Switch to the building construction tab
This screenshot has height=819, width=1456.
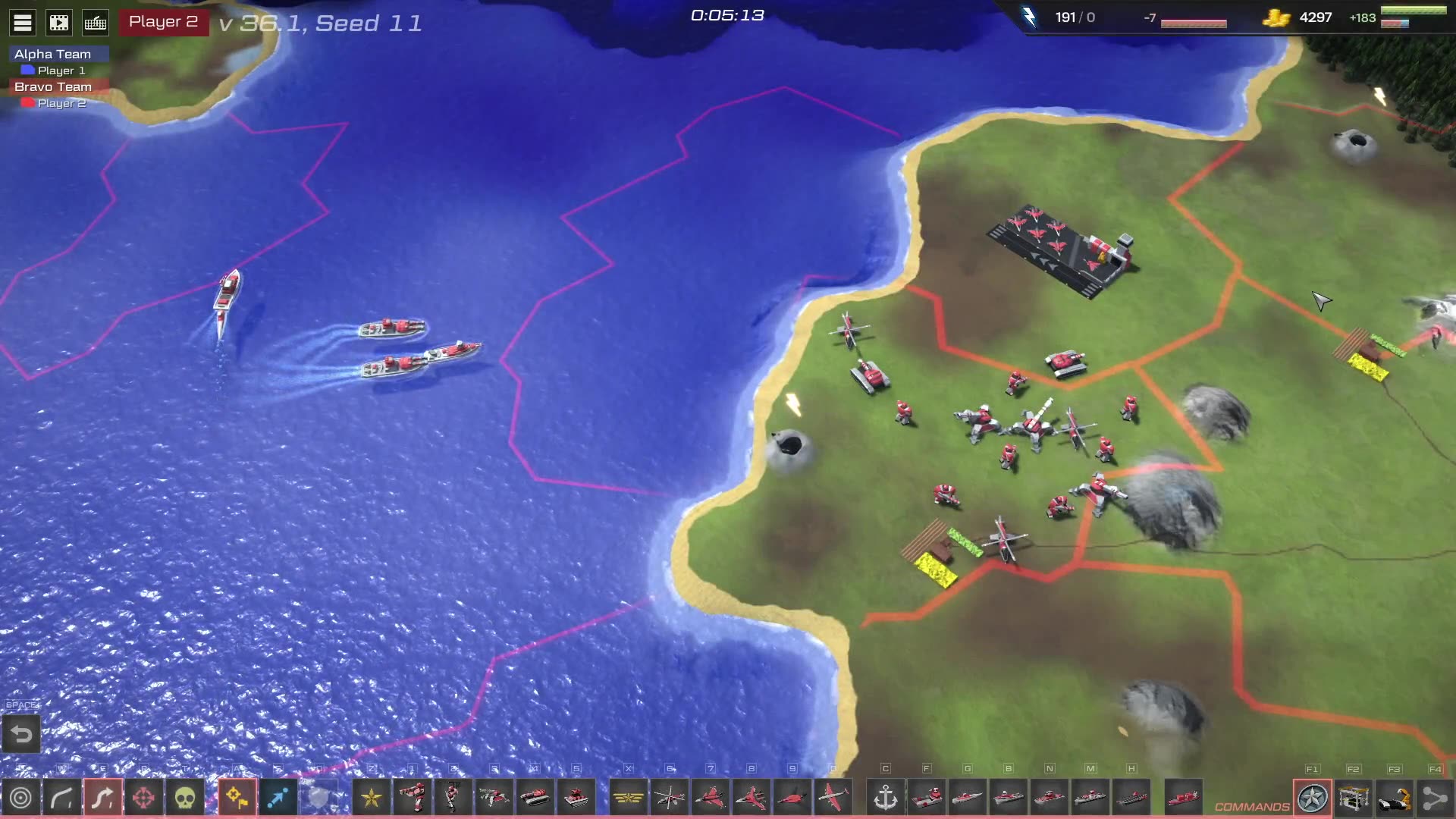(1354, 798)
